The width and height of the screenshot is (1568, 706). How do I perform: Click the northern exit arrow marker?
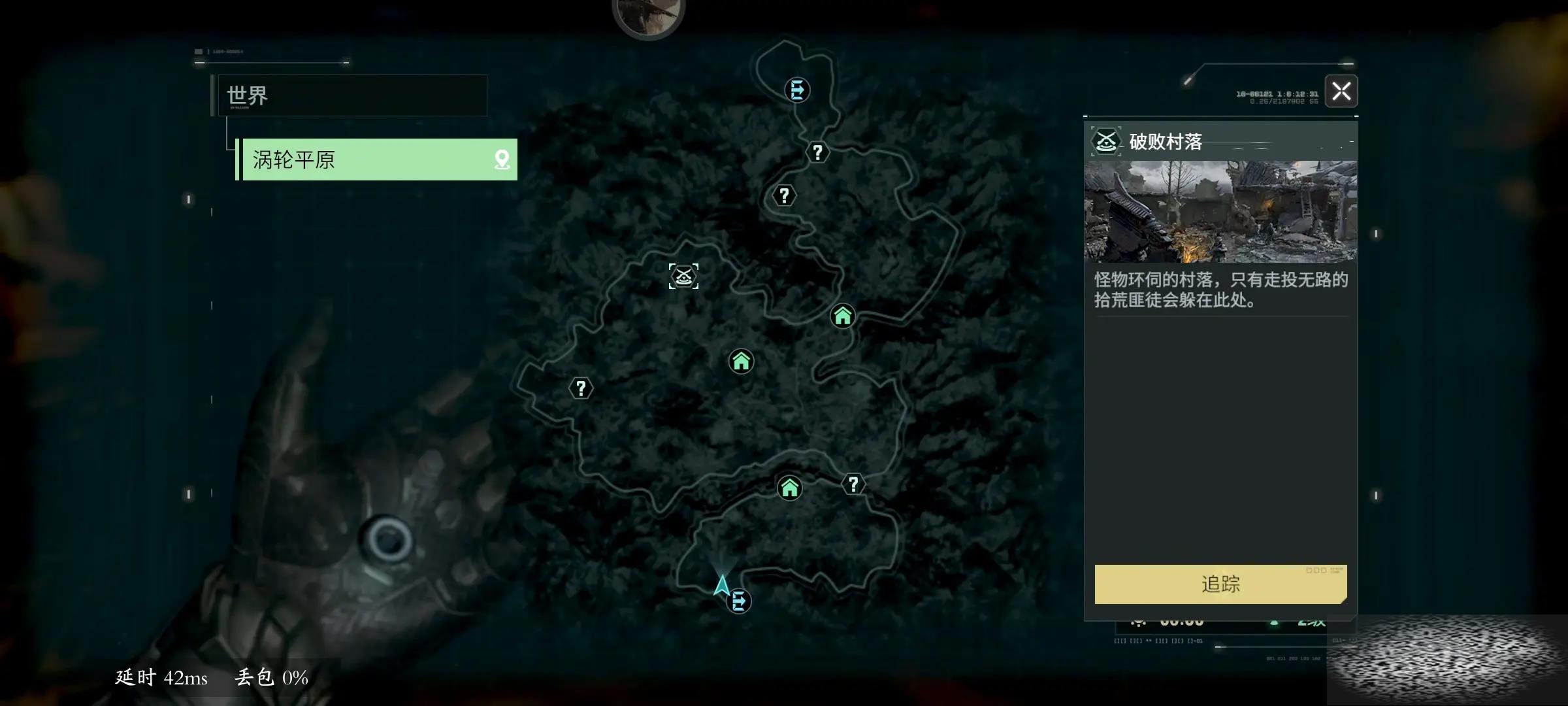797,90
